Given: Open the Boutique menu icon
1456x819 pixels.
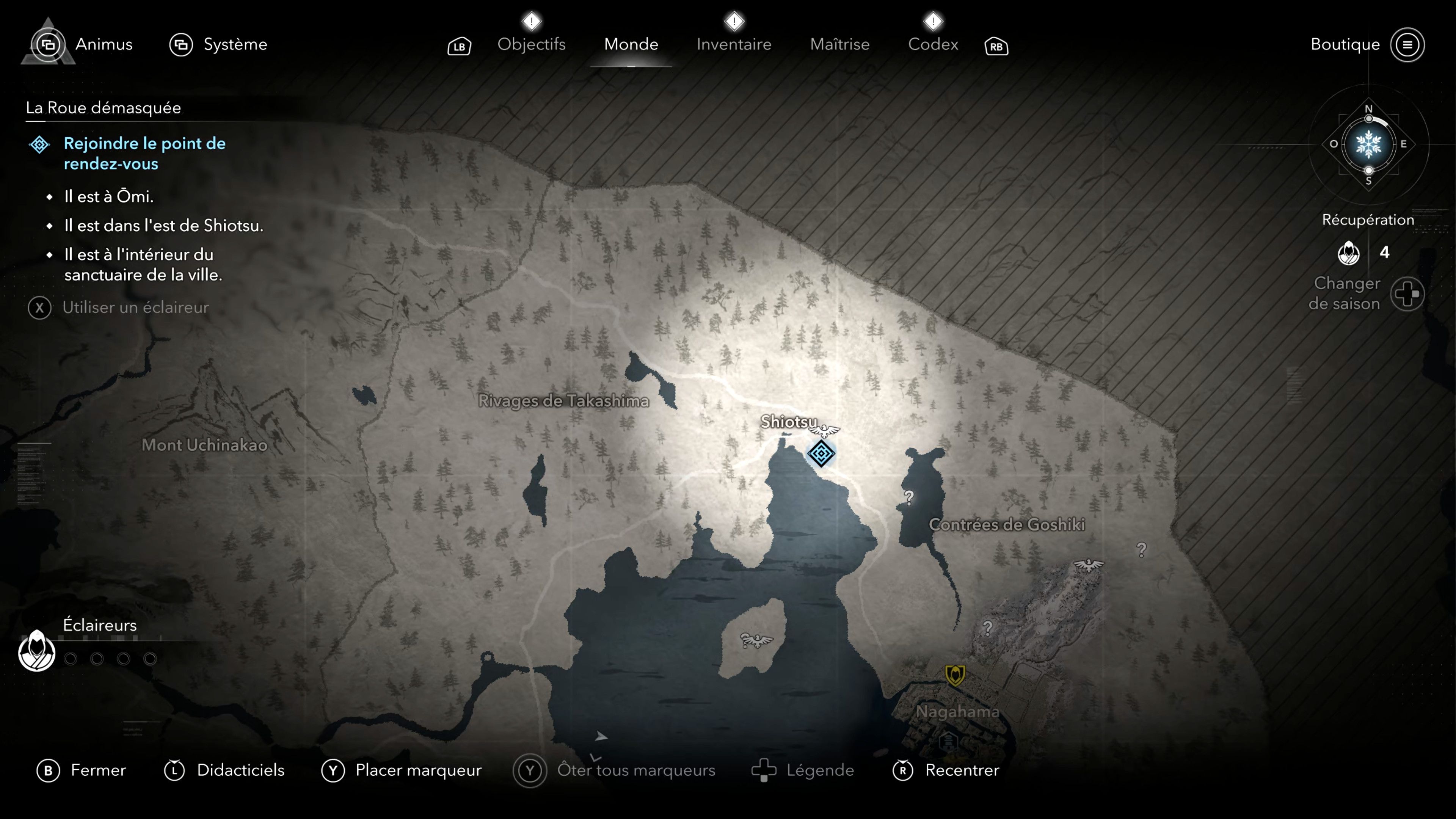Looking at the screenshot, I should tap(1409, 45).
